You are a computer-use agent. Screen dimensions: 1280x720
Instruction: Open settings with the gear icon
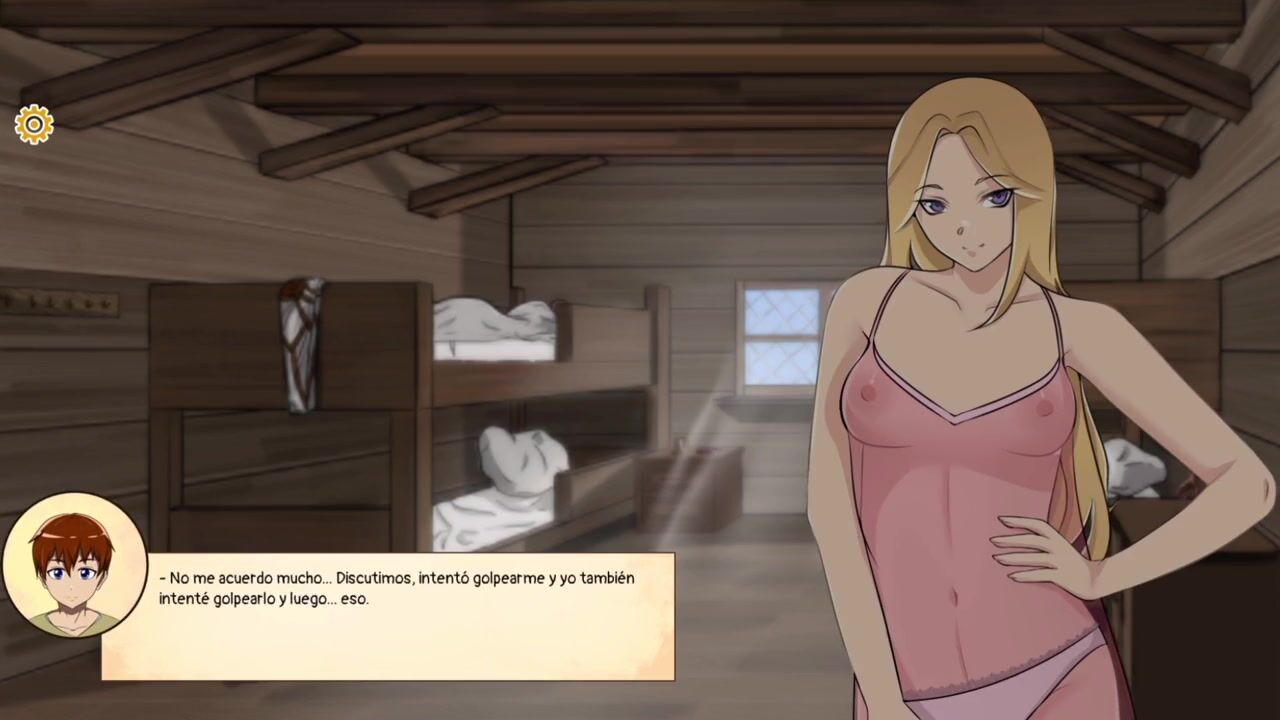34,124
